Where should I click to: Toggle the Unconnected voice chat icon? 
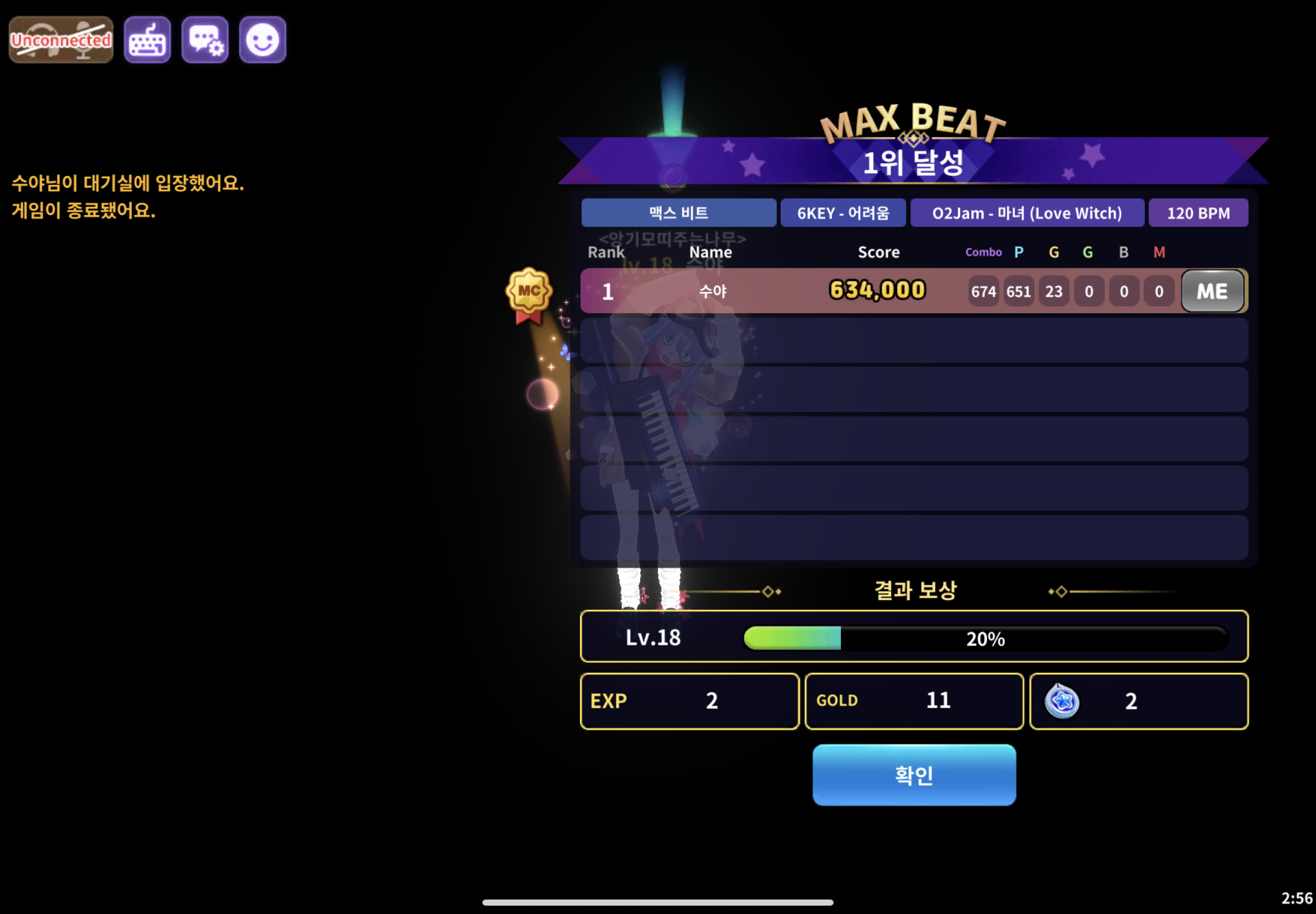61,40
